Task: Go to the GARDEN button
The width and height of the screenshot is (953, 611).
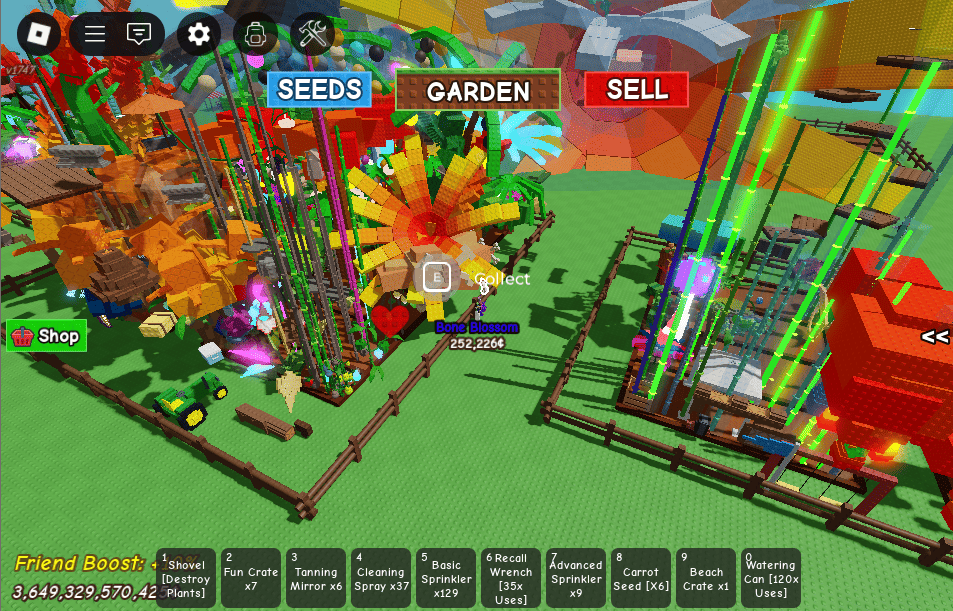Action: tap(478, 91)
